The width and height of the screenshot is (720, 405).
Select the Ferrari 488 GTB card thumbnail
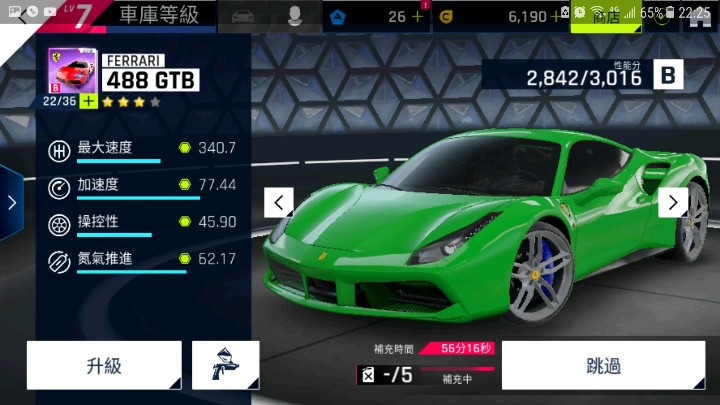click(x=68, y=71)
